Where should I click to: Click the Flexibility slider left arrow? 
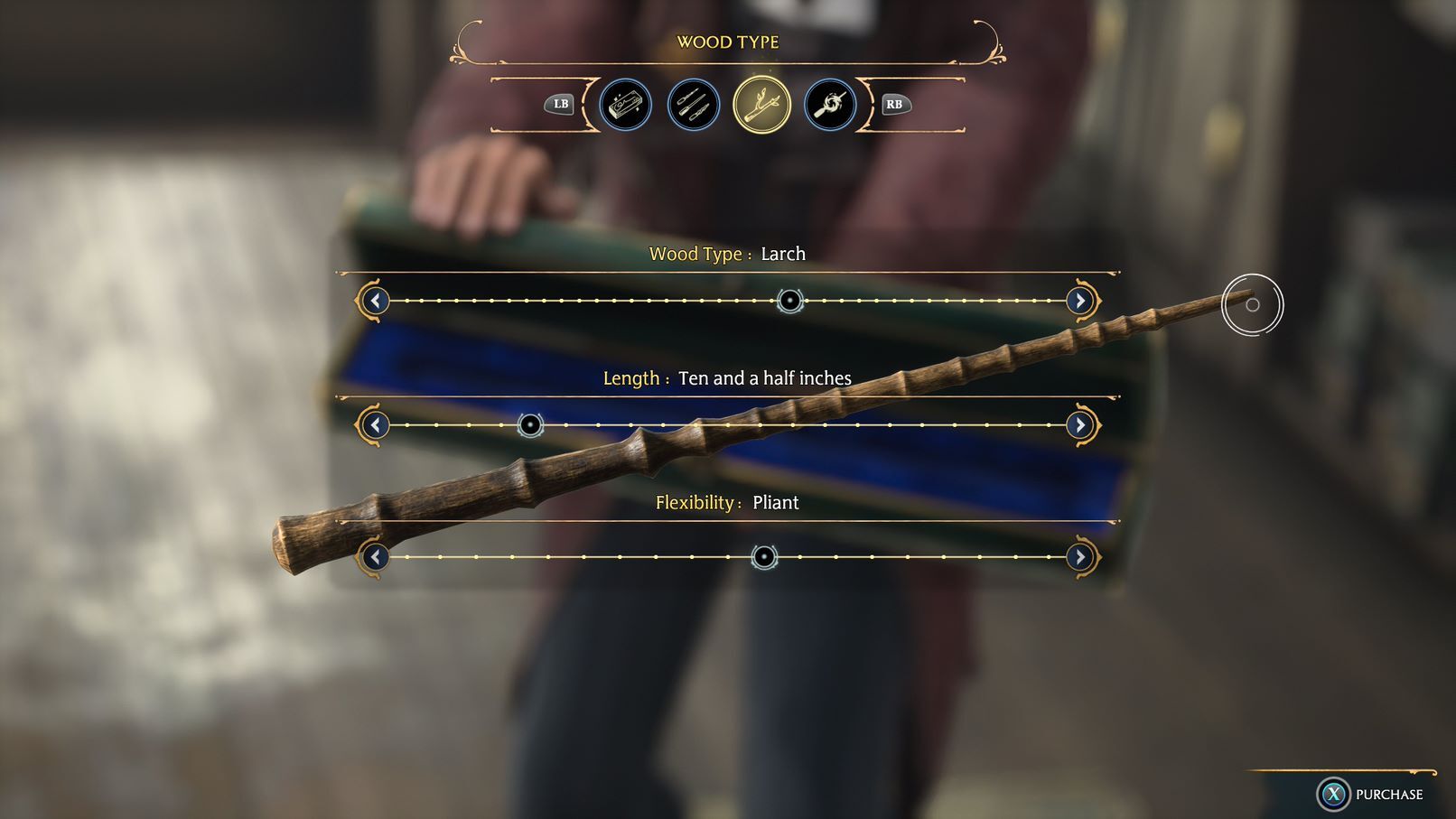[x=376, y=557]
